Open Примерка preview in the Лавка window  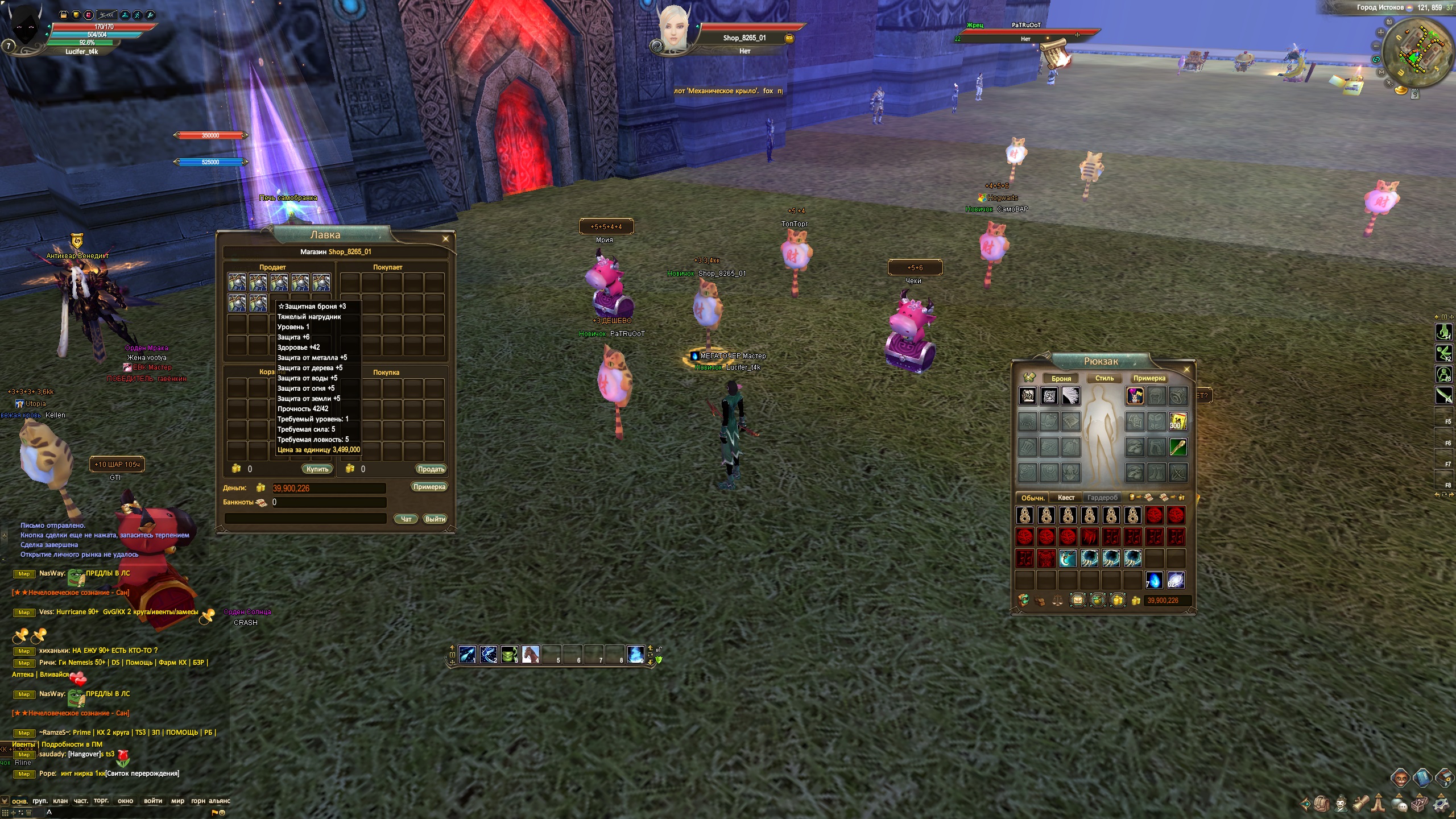click(x=429, y=487)
